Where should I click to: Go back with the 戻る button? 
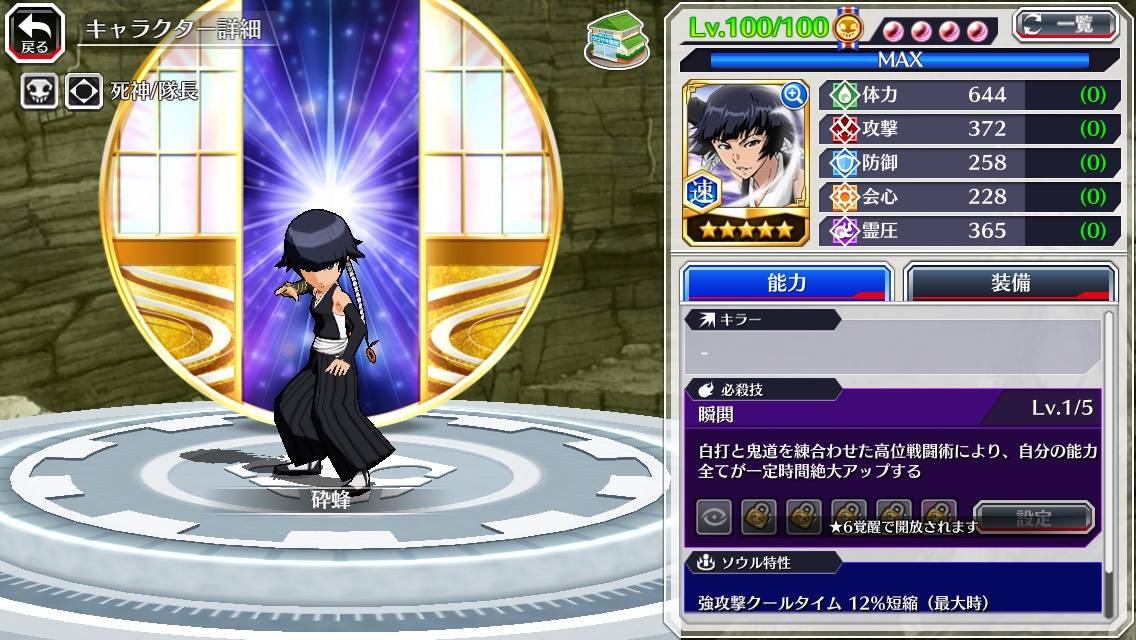tap(36, 31)
